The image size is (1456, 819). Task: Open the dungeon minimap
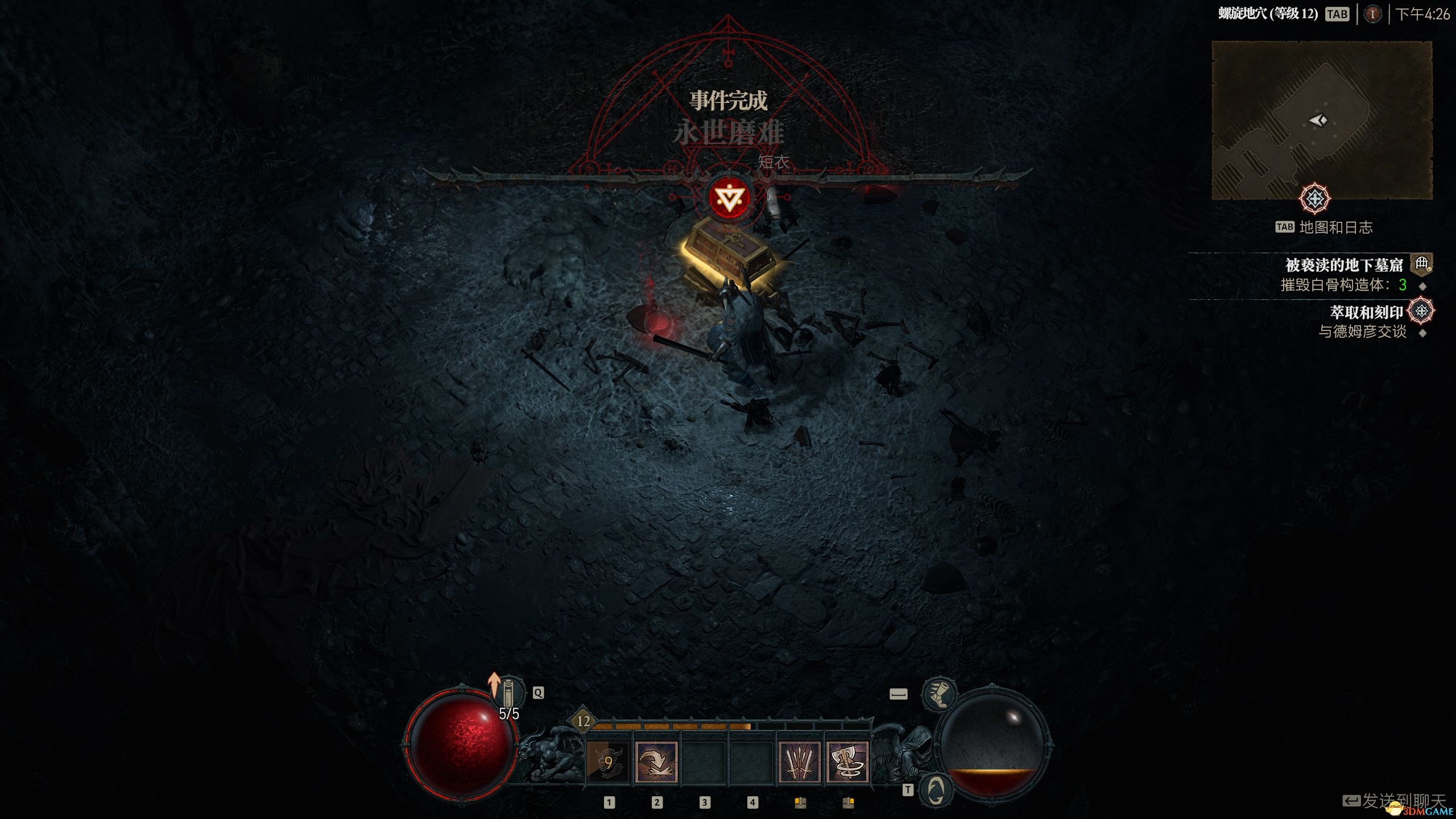point(1322,120)
